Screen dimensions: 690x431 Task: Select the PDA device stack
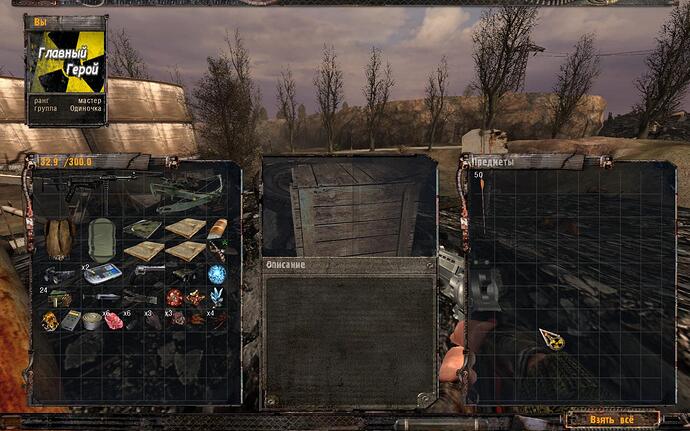click(x=103, y=273)
